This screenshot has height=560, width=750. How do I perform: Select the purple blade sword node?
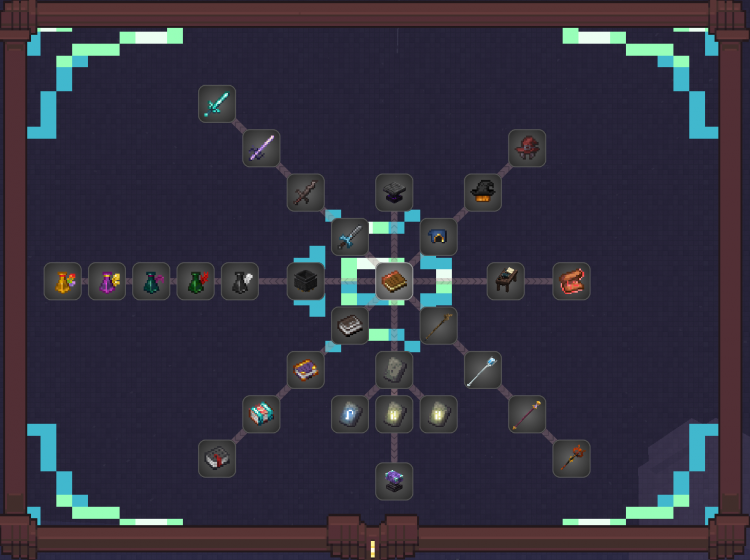(x=261, y=148)
